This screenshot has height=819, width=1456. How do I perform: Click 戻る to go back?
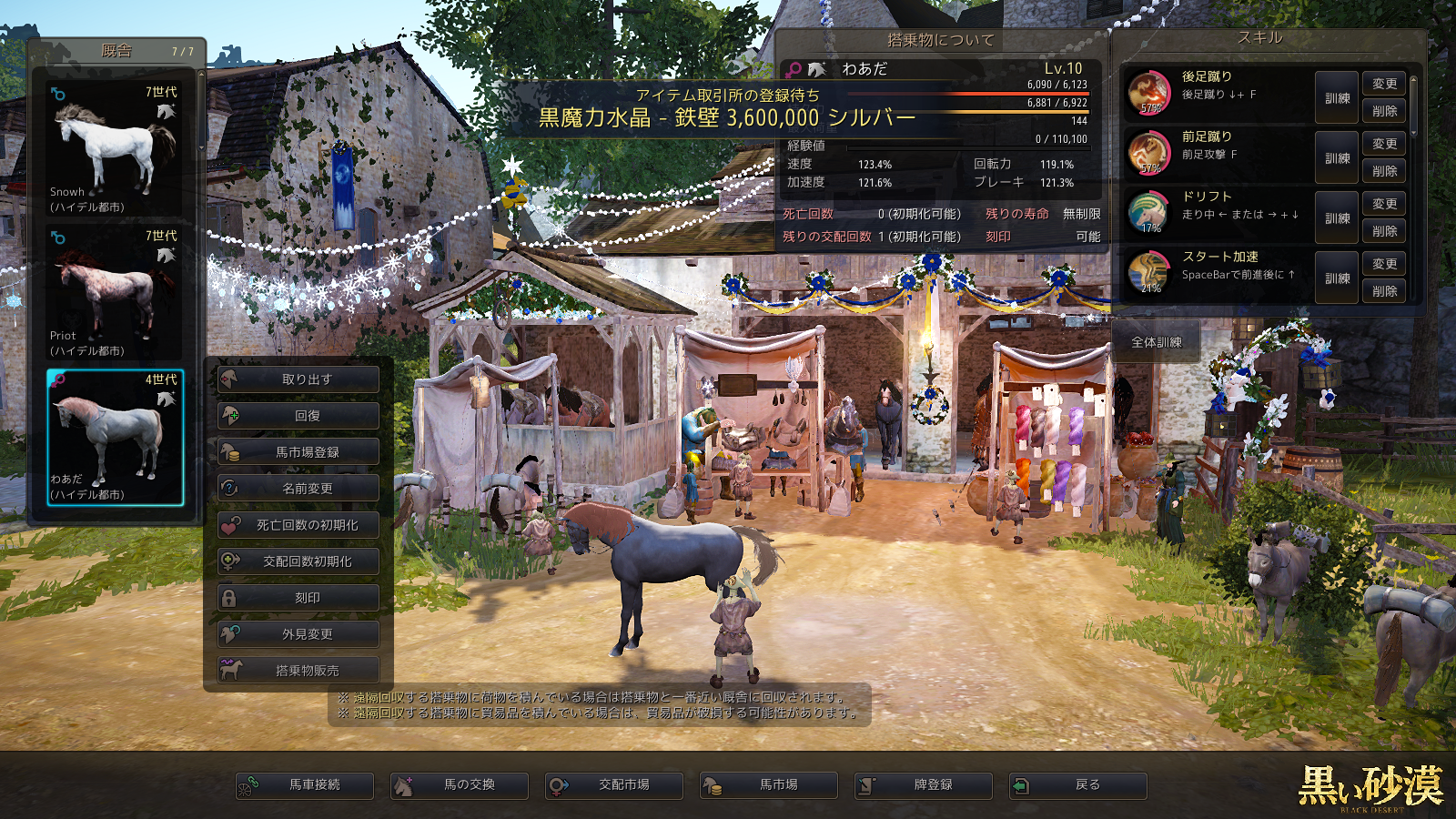1078,785
